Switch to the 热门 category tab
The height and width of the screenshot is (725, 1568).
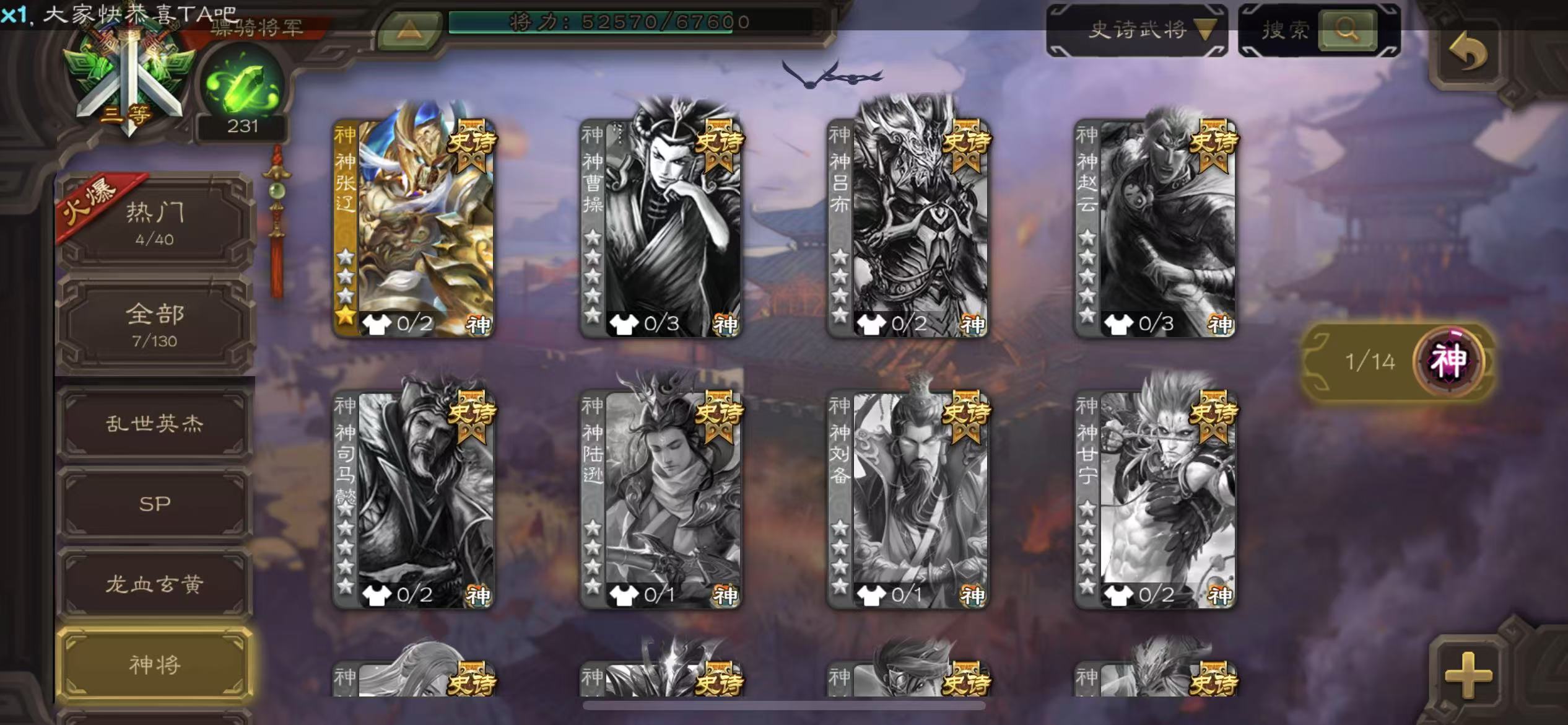pyautogui.click(x=155, y=223)
